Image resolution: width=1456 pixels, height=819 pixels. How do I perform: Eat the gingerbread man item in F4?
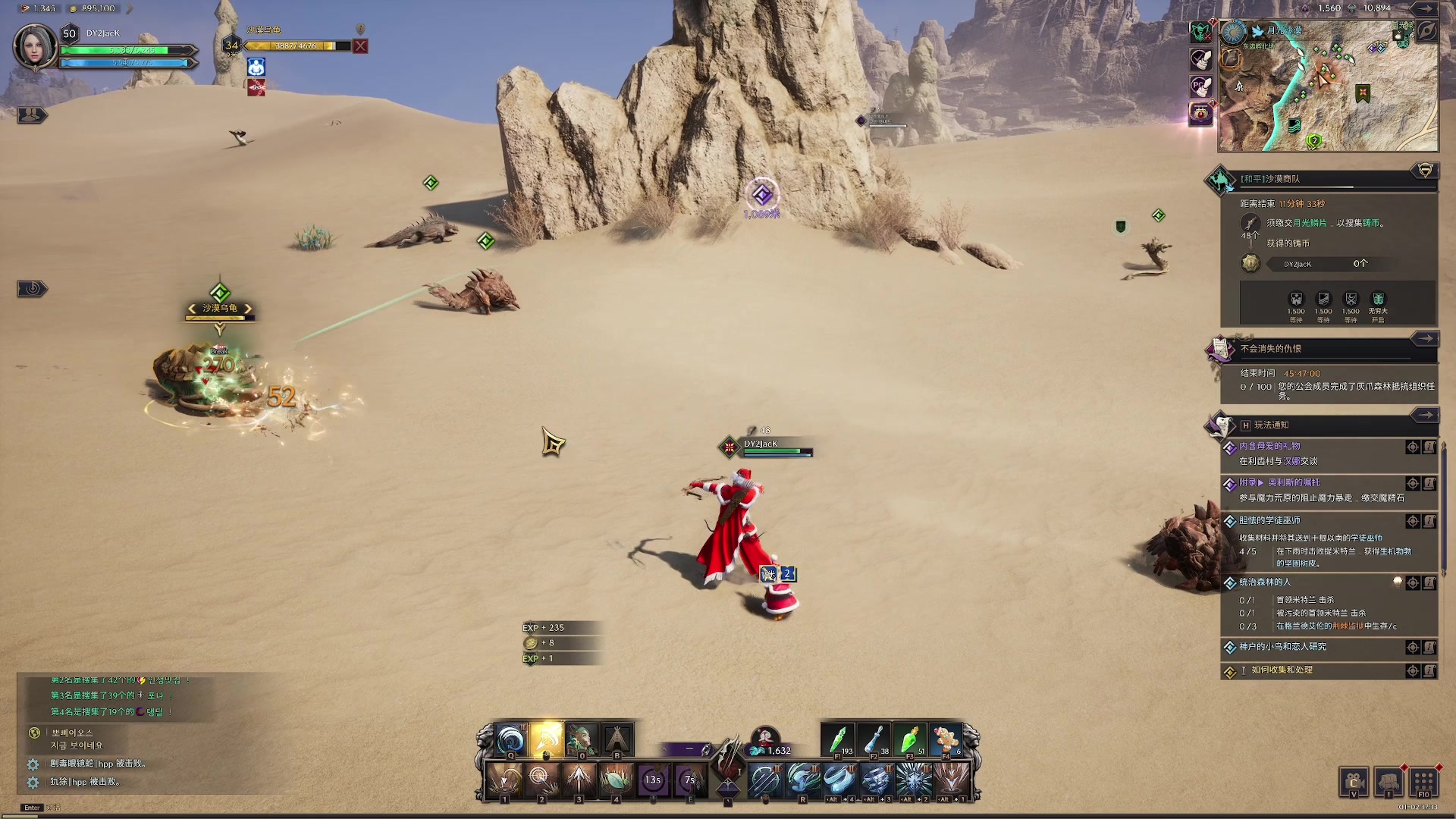pyautogui.click(x=946, y=741)
